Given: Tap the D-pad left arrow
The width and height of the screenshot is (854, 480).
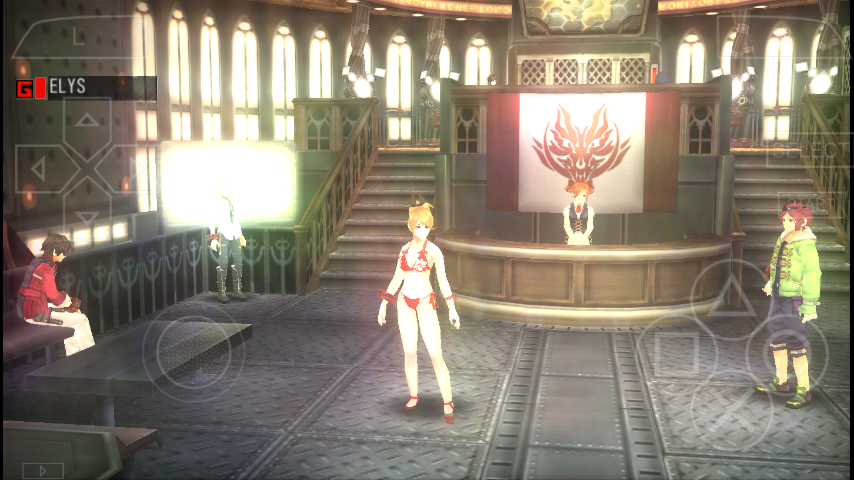Looking at the screenshot, I should [x=40, y=170].
